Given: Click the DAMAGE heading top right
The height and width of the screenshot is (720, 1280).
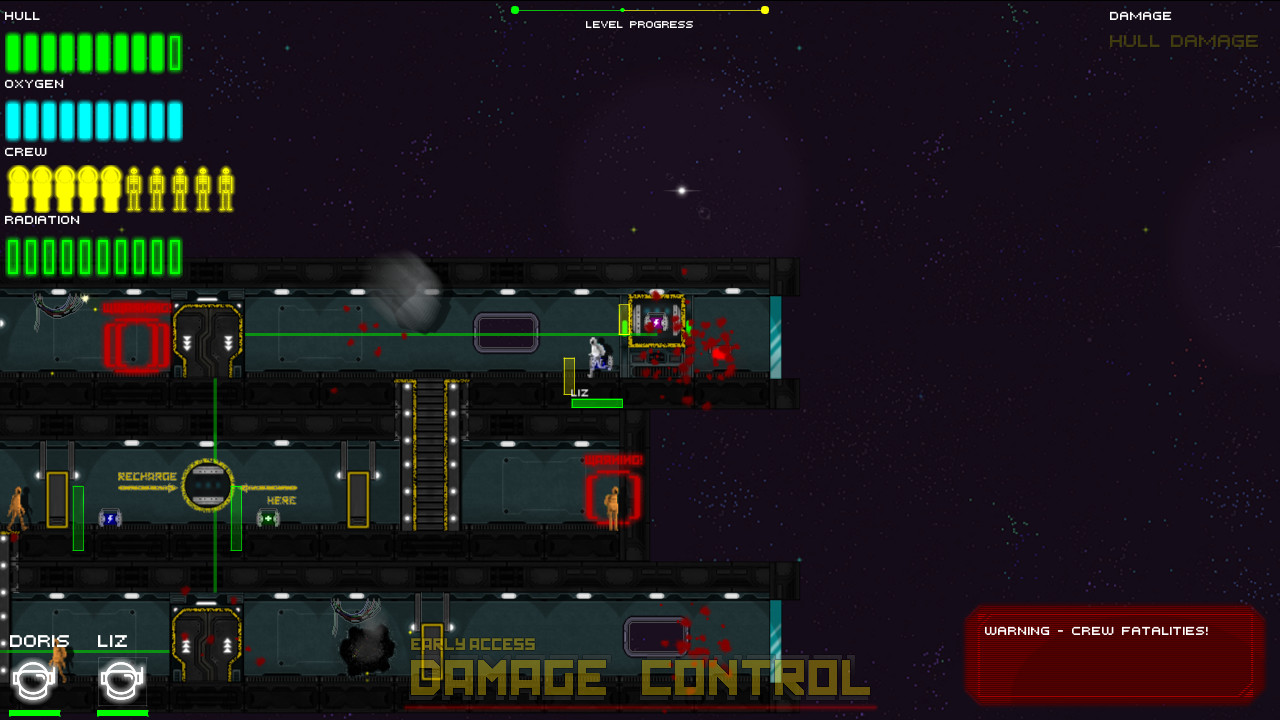Looking at the screenshot, I should (x=1139, y=15).
